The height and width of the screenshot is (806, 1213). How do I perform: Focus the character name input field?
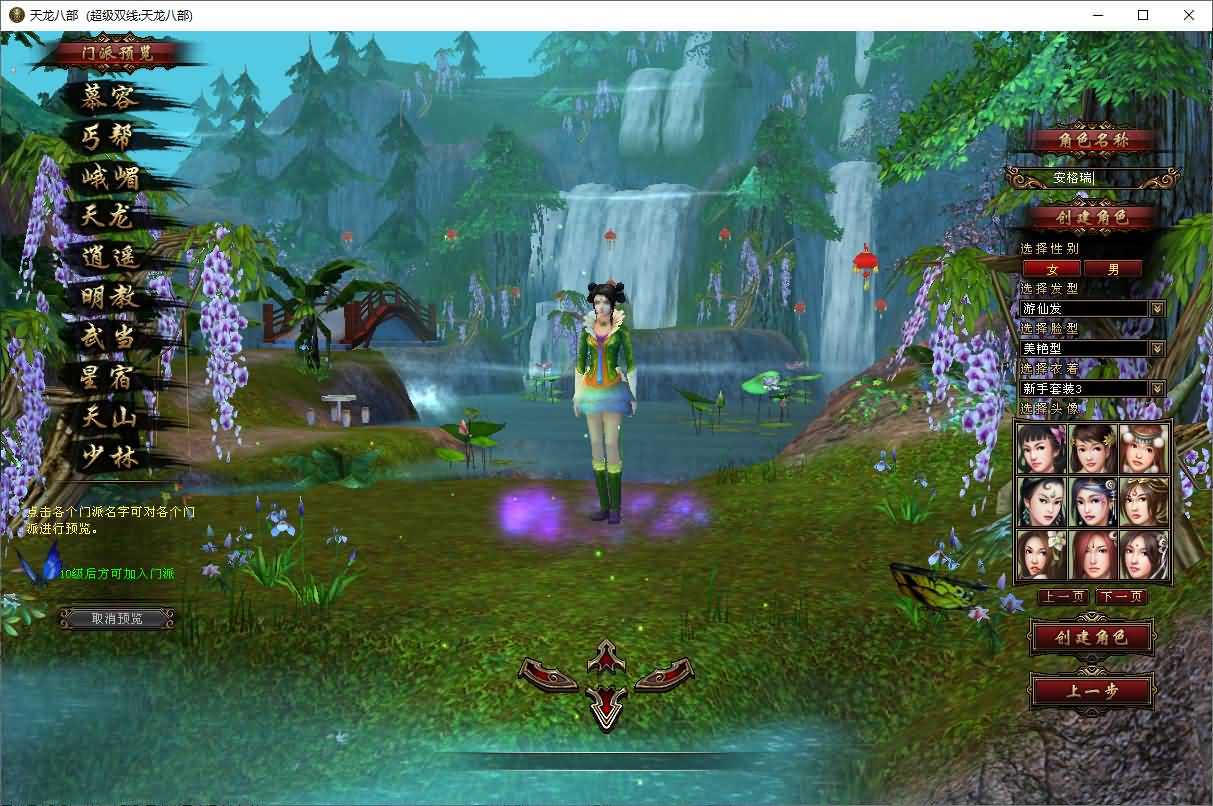pyautogui.click(x=1092, y=178)
